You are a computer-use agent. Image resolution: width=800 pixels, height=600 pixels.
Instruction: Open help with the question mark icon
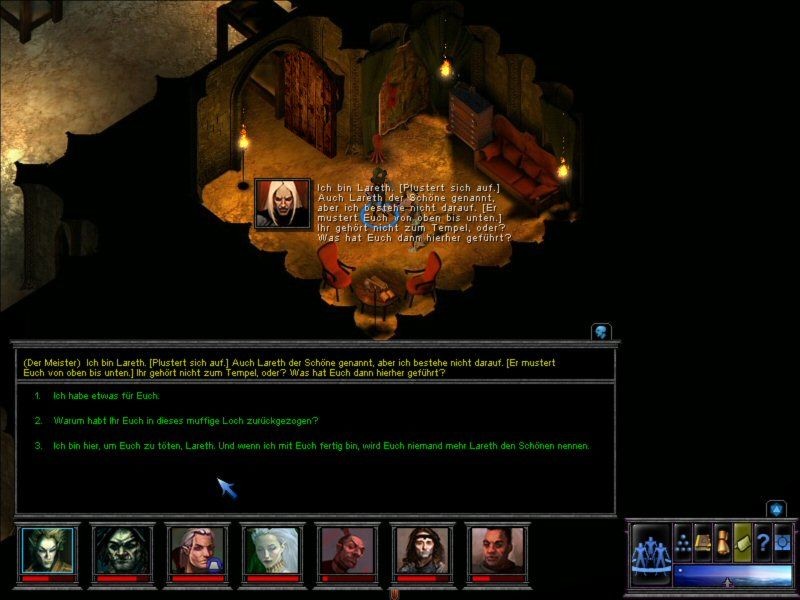(x=762, y=540)
